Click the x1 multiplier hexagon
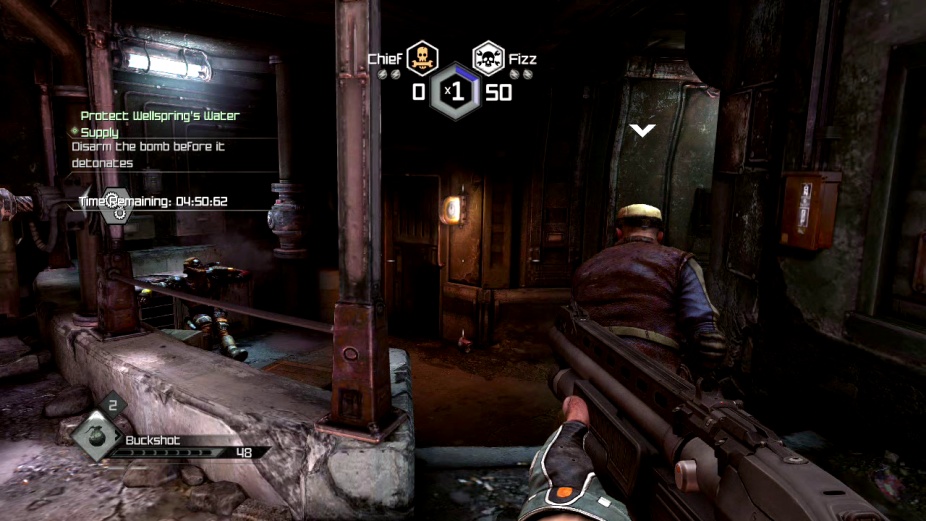926x521 pixels. click(456, 92)
